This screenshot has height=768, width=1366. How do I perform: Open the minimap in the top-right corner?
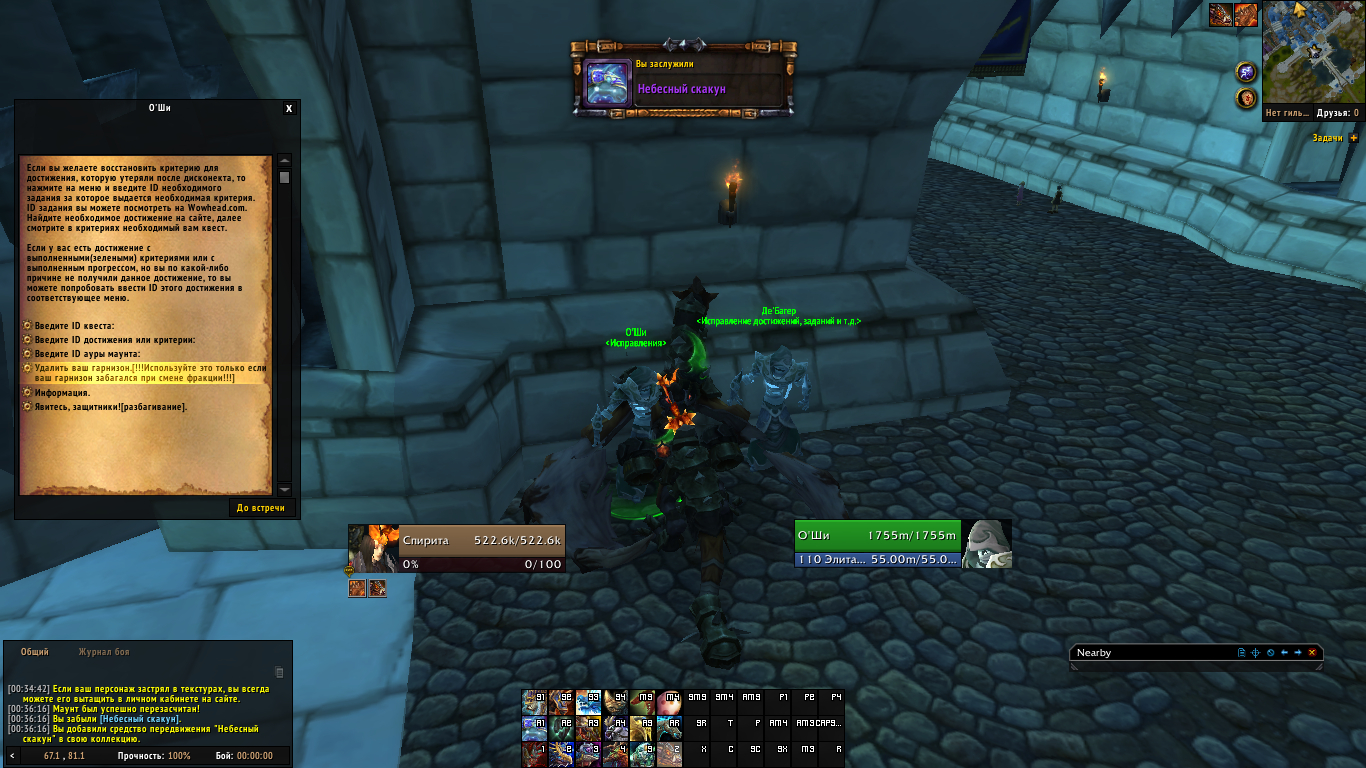pos(1313,52)
